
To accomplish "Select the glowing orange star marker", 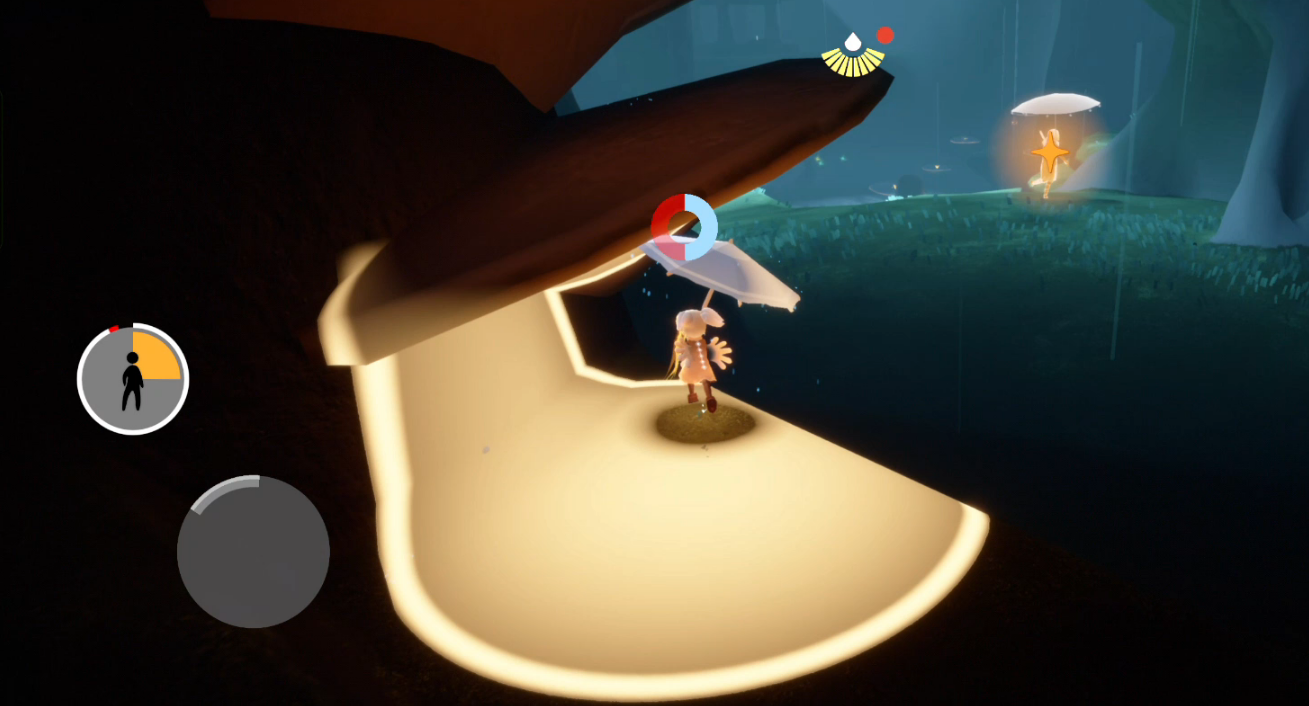I will tap(1050, 153).
